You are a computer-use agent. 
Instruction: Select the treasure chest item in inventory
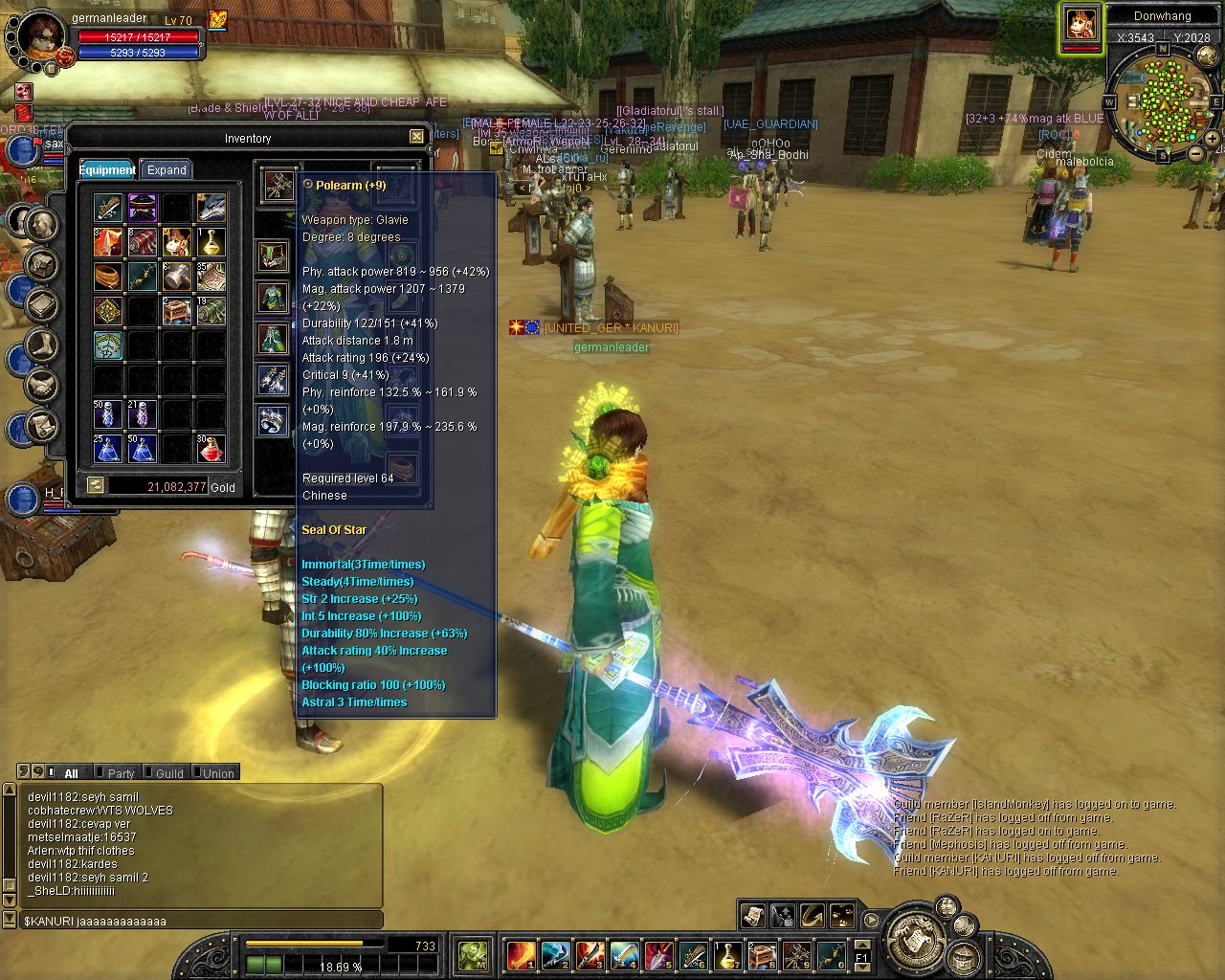click(176, 310)
